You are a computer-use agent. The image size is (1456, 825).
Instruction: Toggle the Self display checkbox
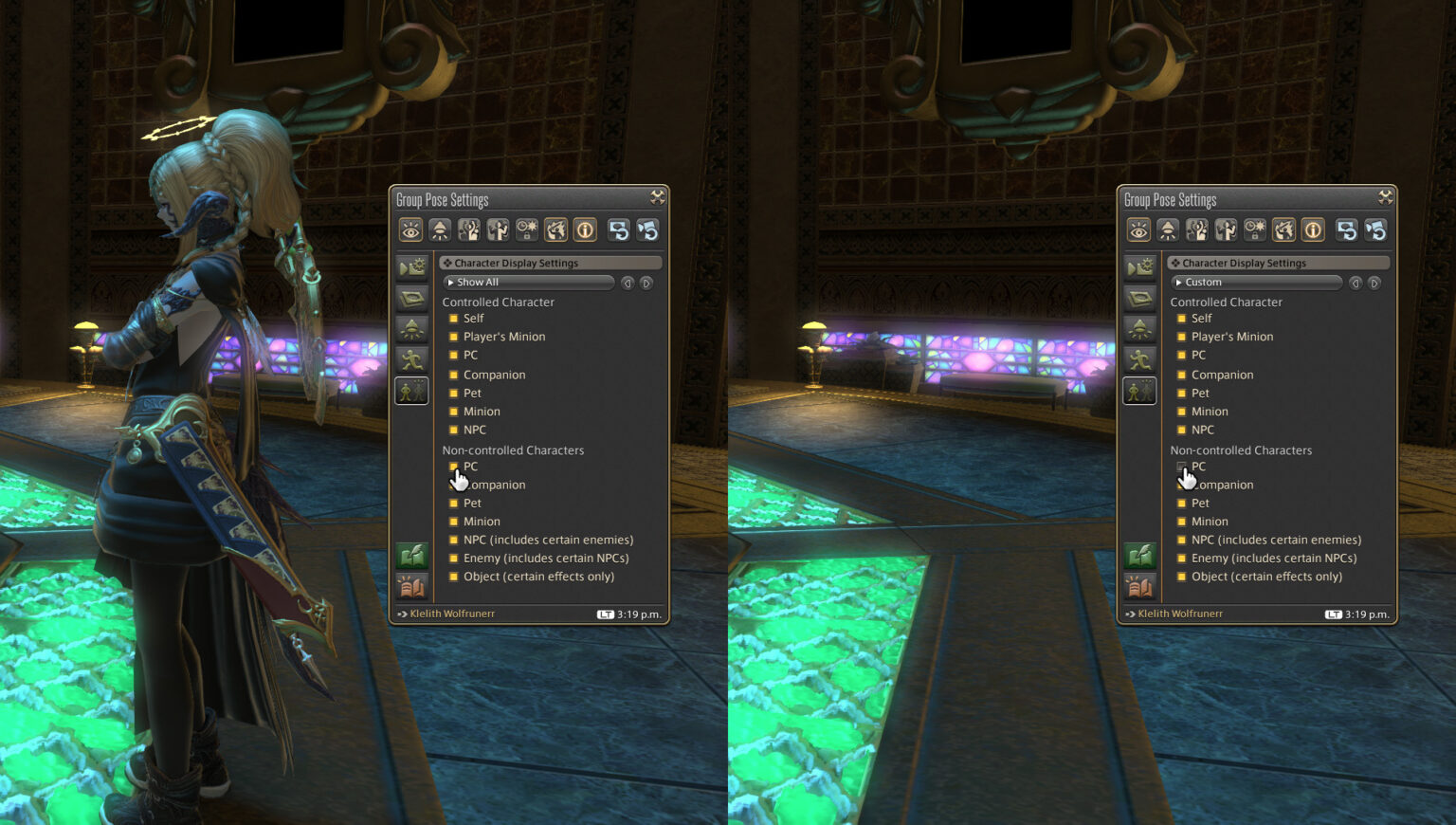(454, 318)
